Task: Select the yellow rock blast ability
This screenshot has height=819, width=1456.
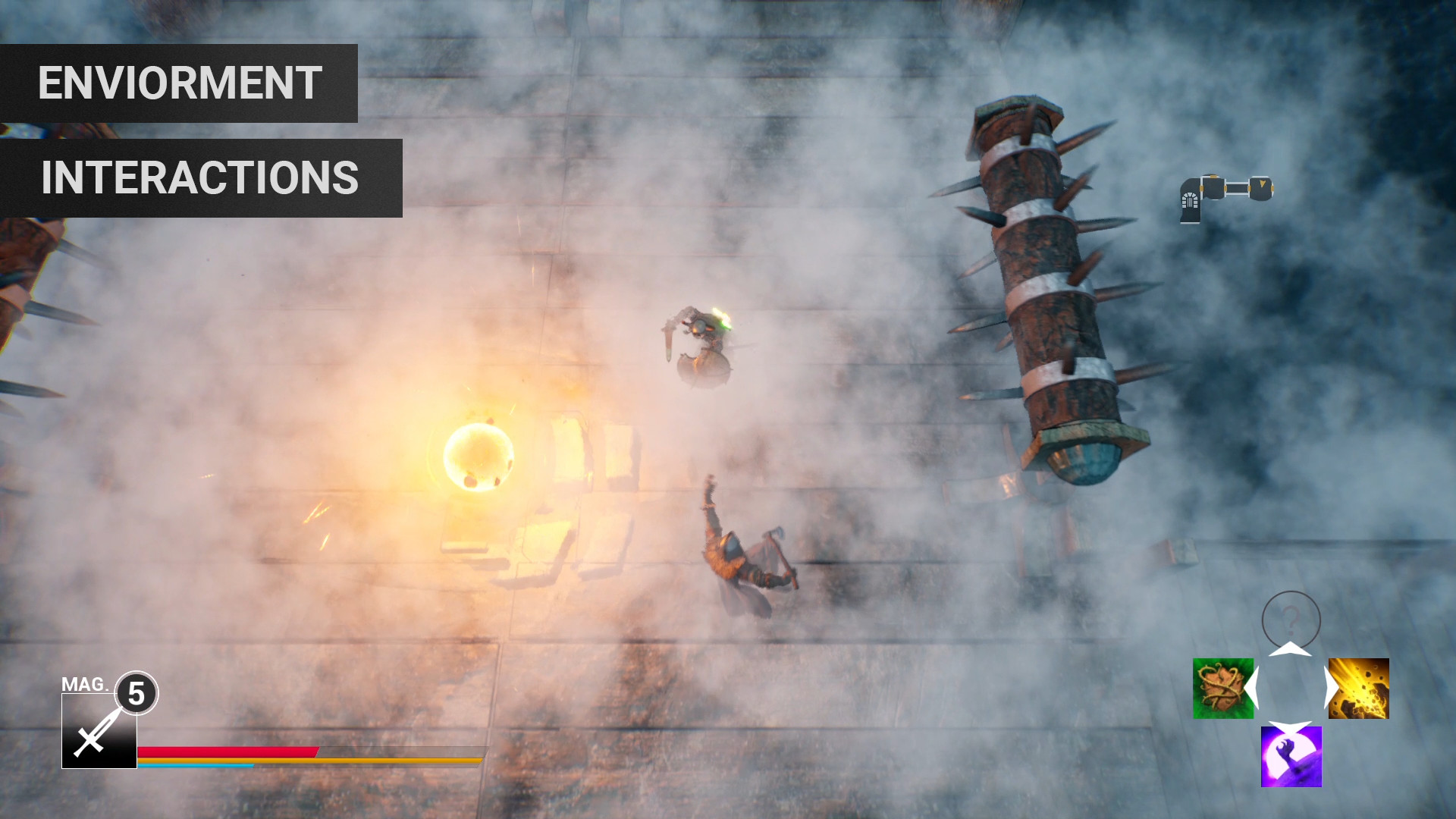Action: 1359,689
